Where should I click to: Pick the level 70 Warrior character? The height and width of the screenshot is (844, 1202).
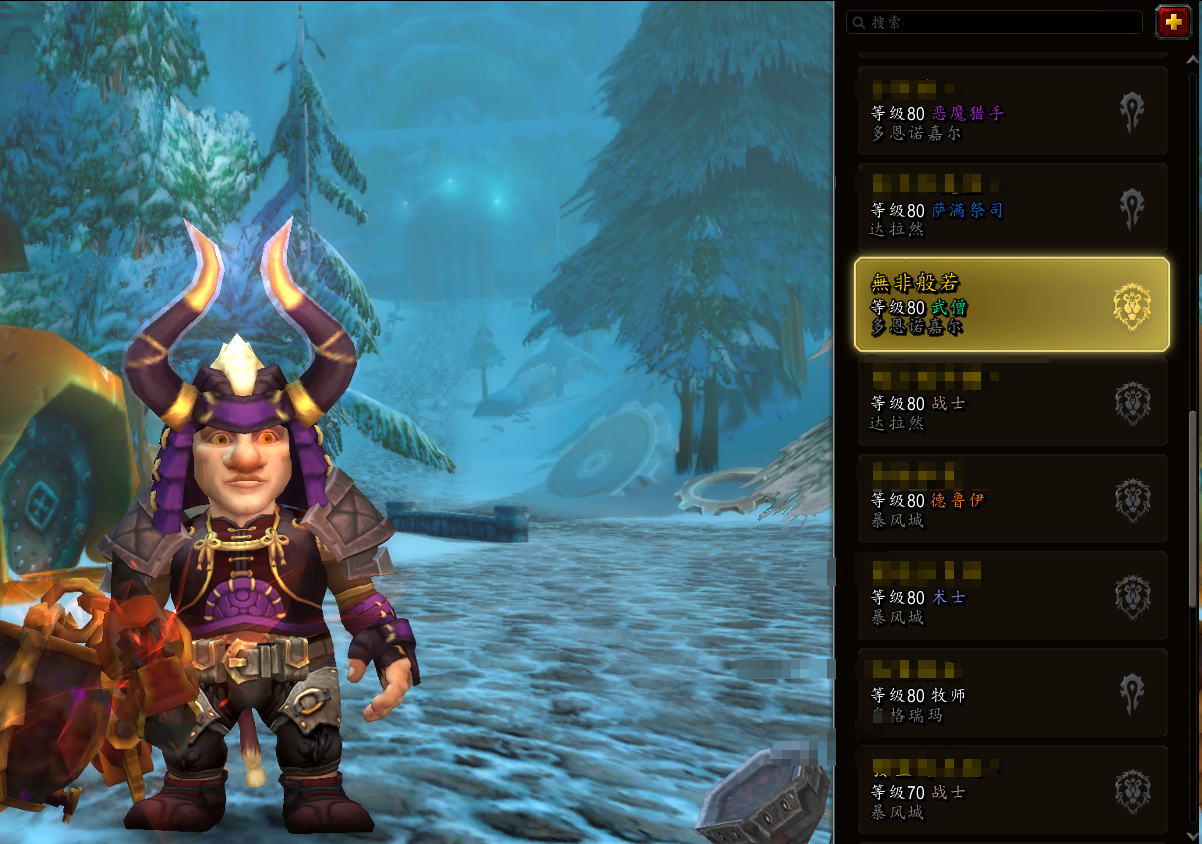click(1010, 790)
